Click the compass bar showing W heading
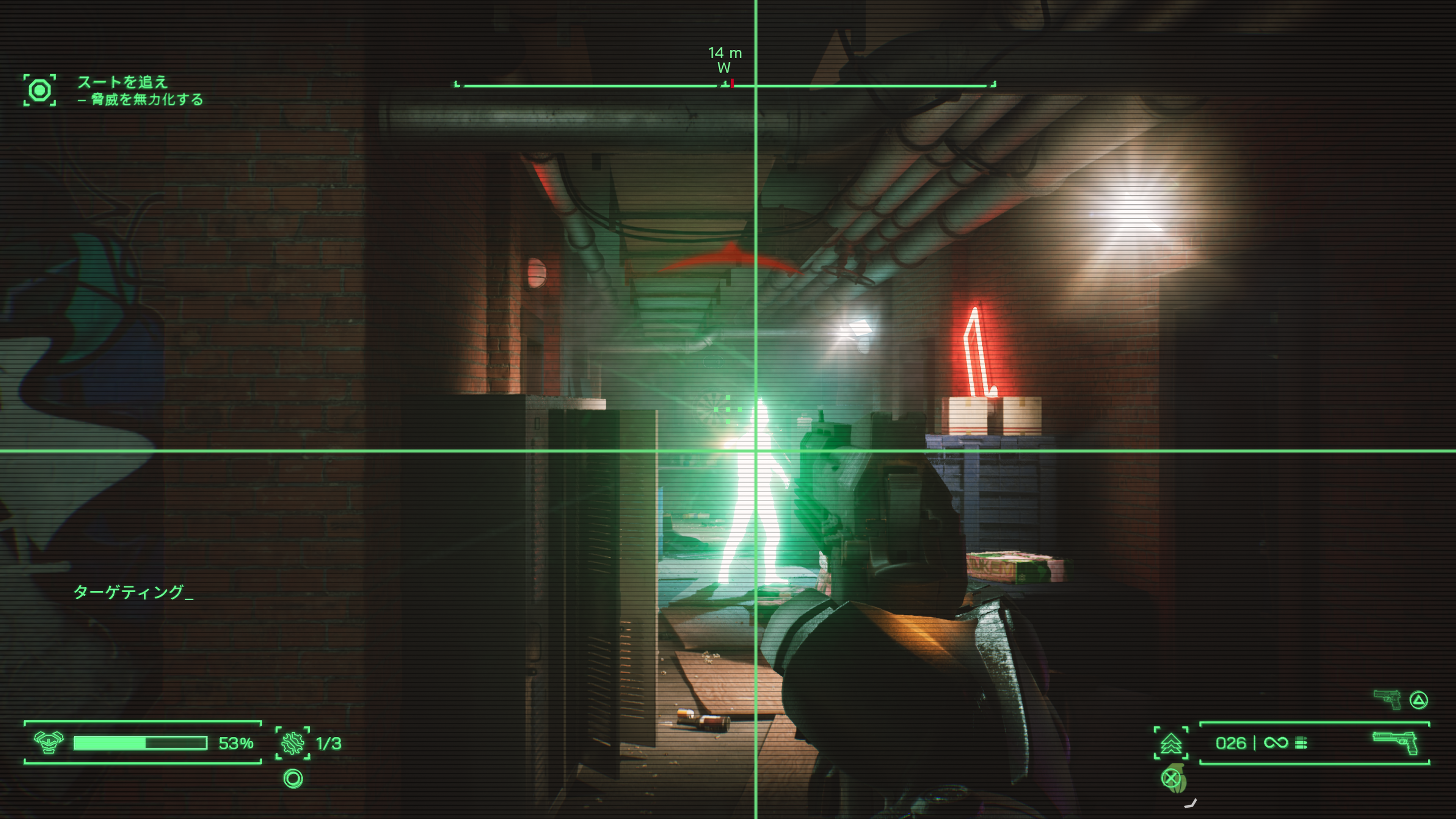 (x=725, y=85)
